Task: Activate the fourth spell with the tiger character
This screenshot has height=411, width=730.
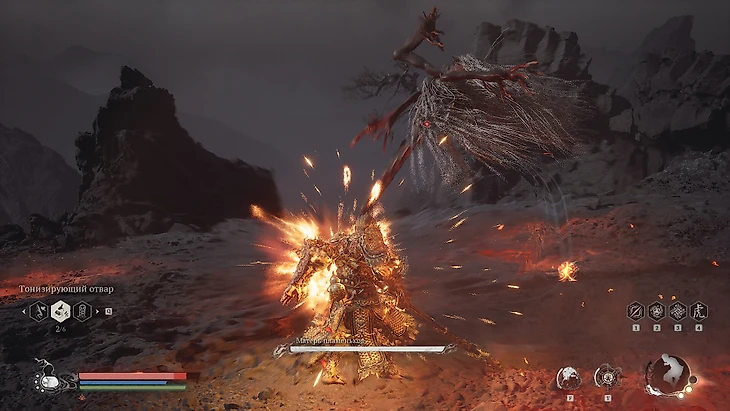Action: tap(698, 311)
